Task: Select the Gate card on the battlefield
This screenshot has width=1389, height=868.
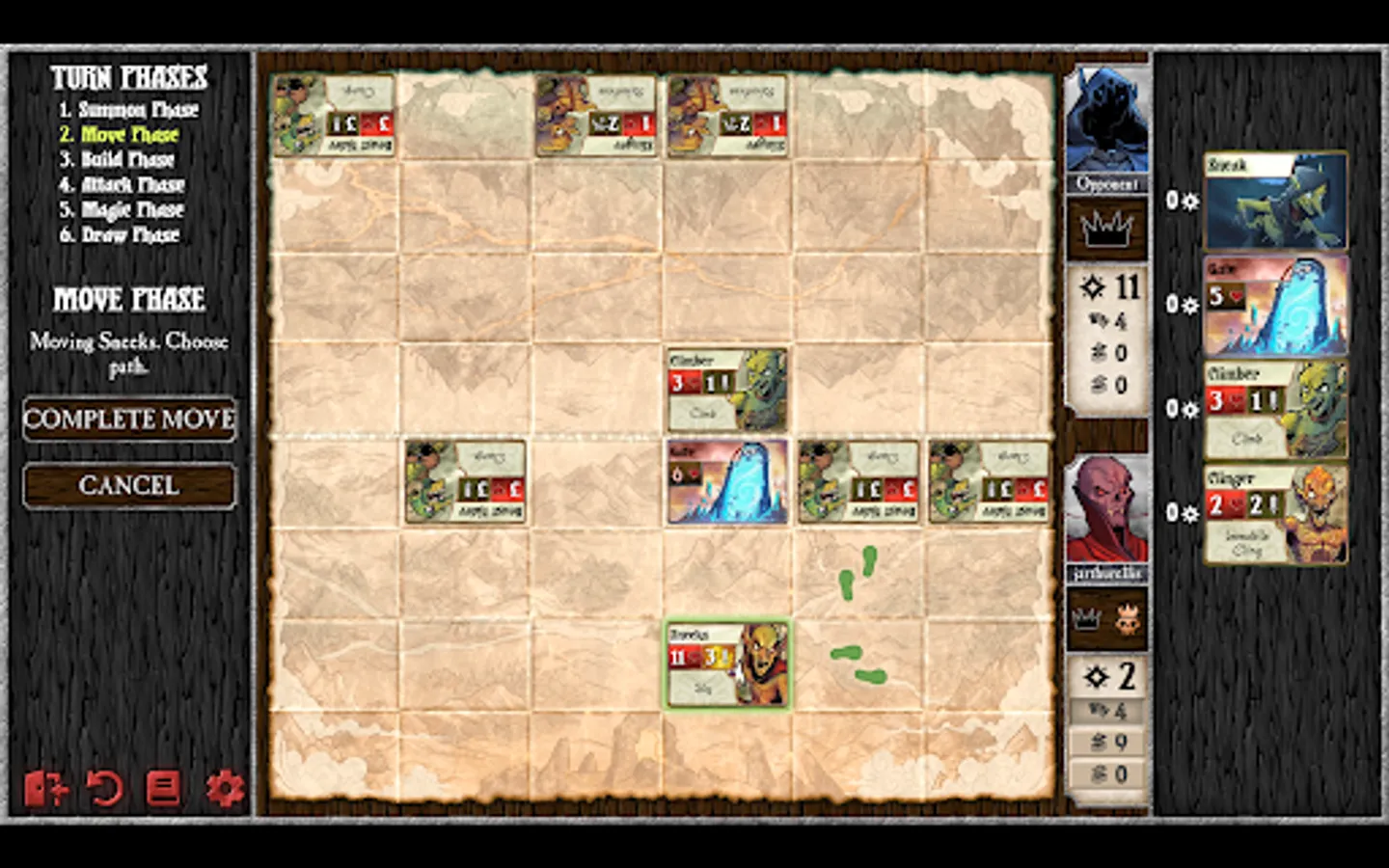Action: pos(727,480)
